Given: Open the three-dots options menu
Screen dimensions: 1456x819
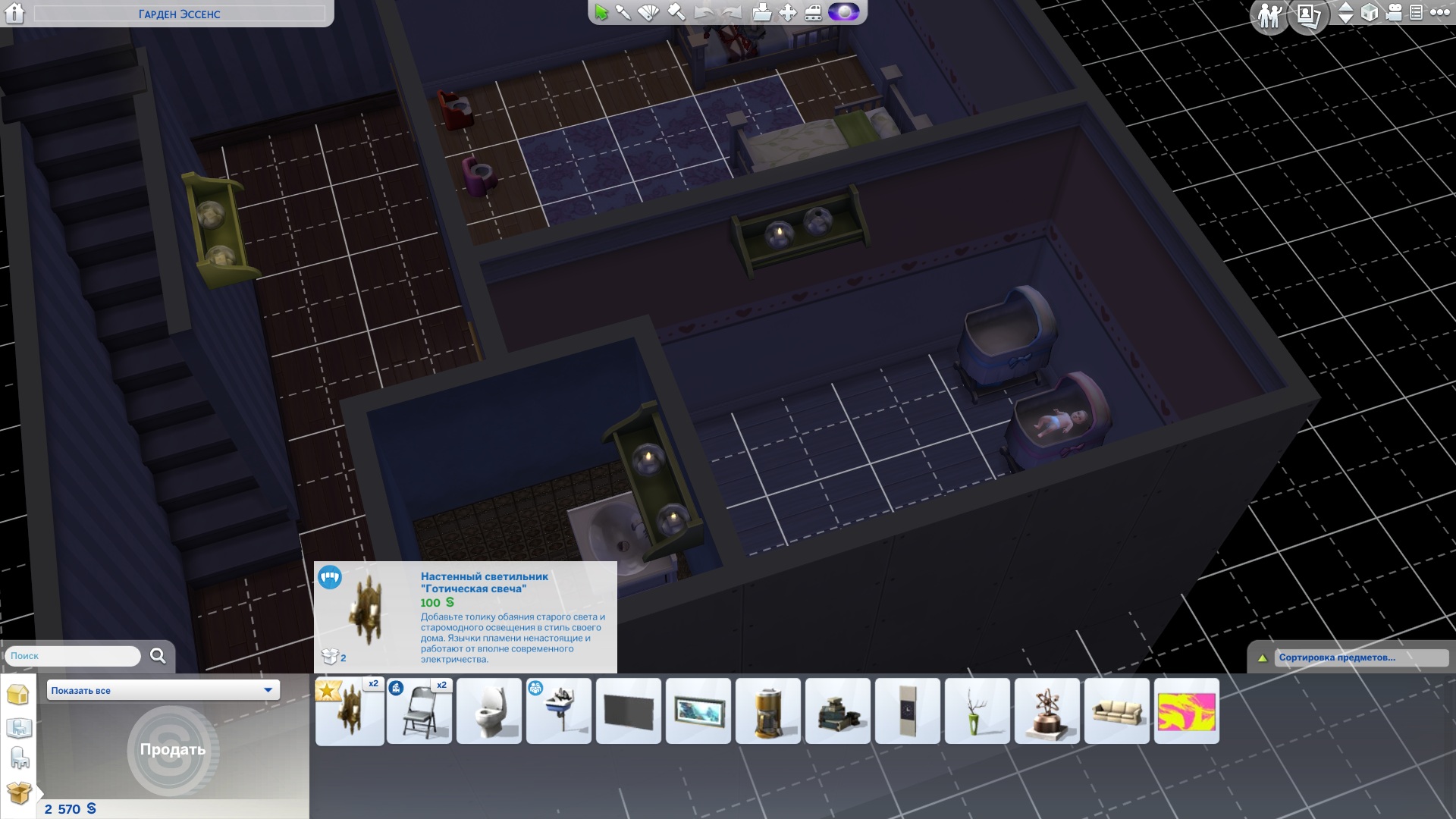Looking at the screenshot, I should pos(1439,13).
